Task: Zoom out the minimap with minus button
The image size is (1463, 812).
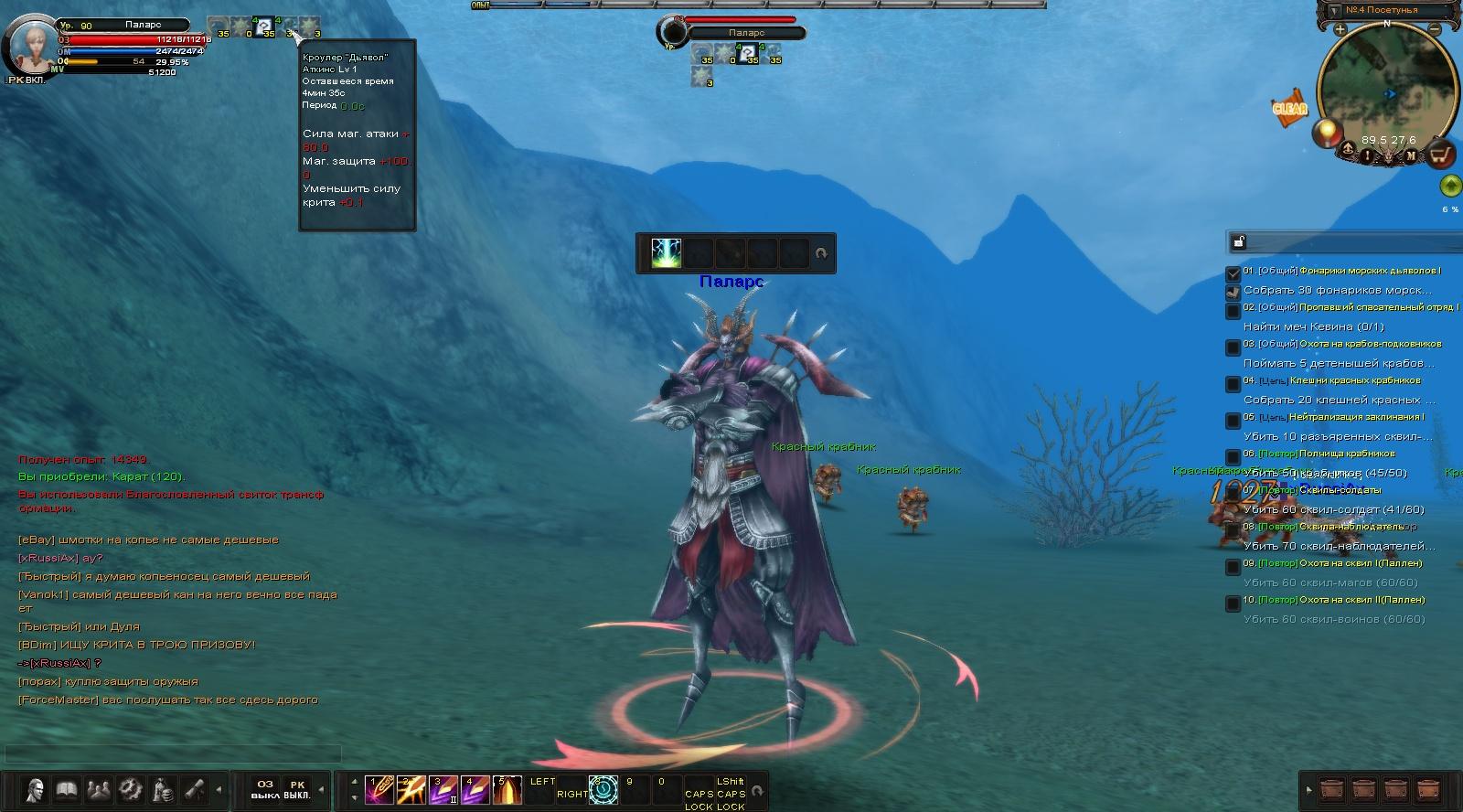Action: 1436,30
